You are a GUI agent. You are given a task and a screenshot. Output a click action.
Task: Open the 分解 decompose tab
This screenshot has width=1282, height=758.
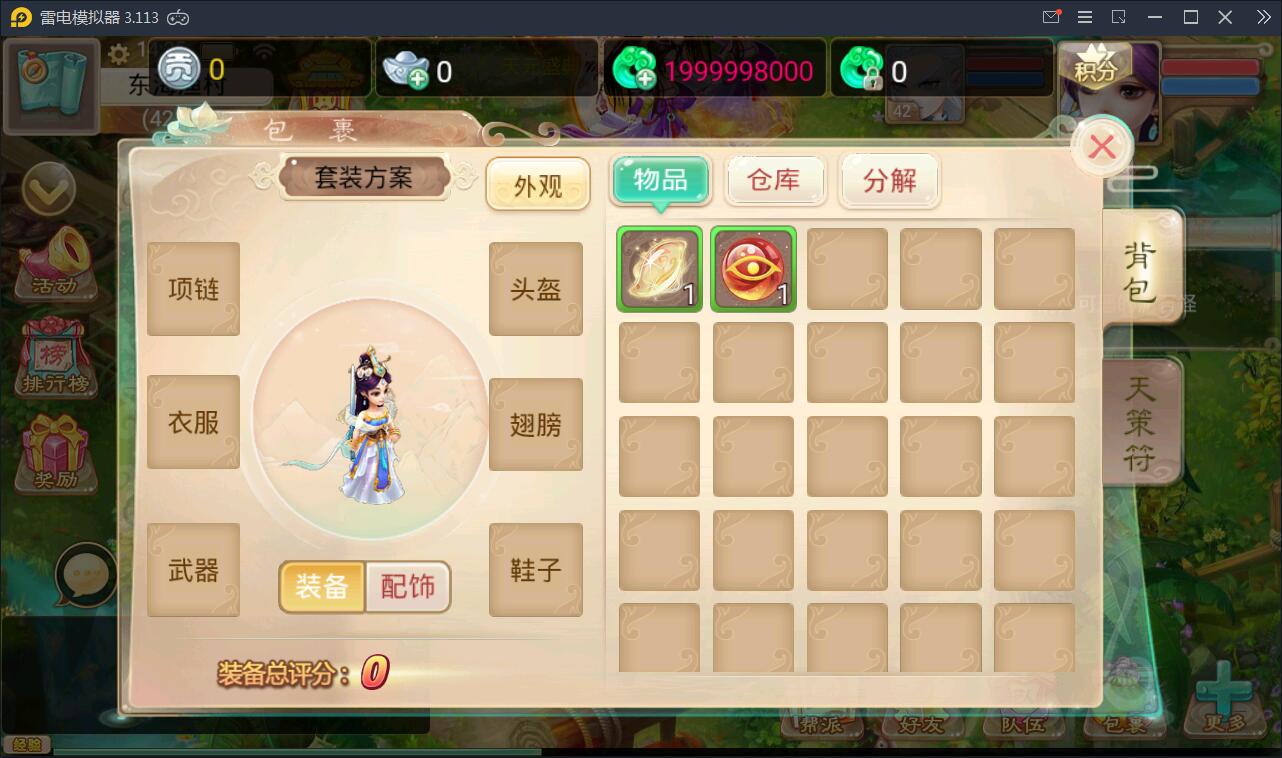(889, 180)
